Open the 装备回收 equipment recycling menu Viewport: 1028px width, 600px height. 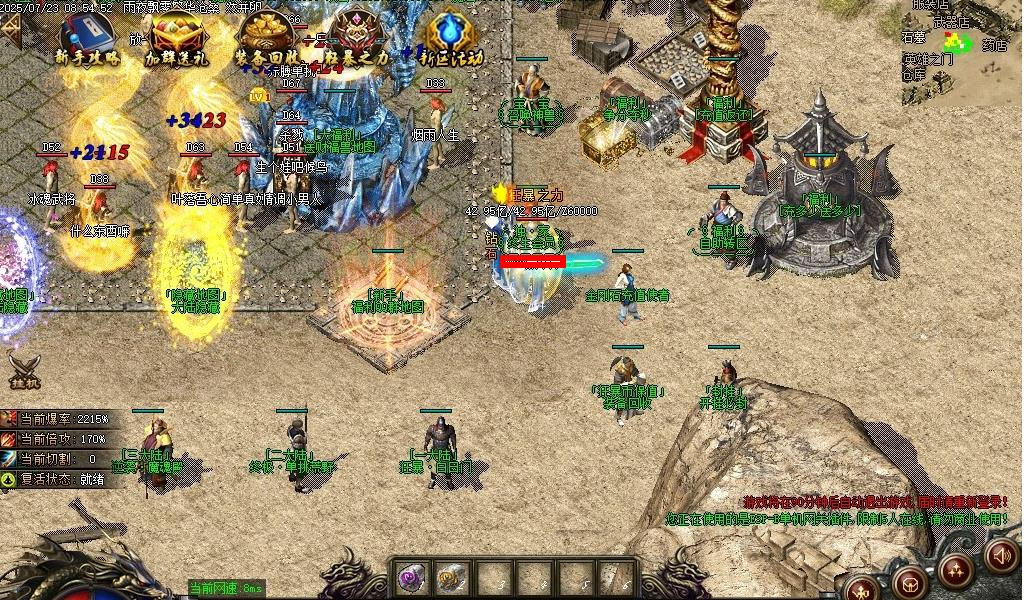point(266,38)
